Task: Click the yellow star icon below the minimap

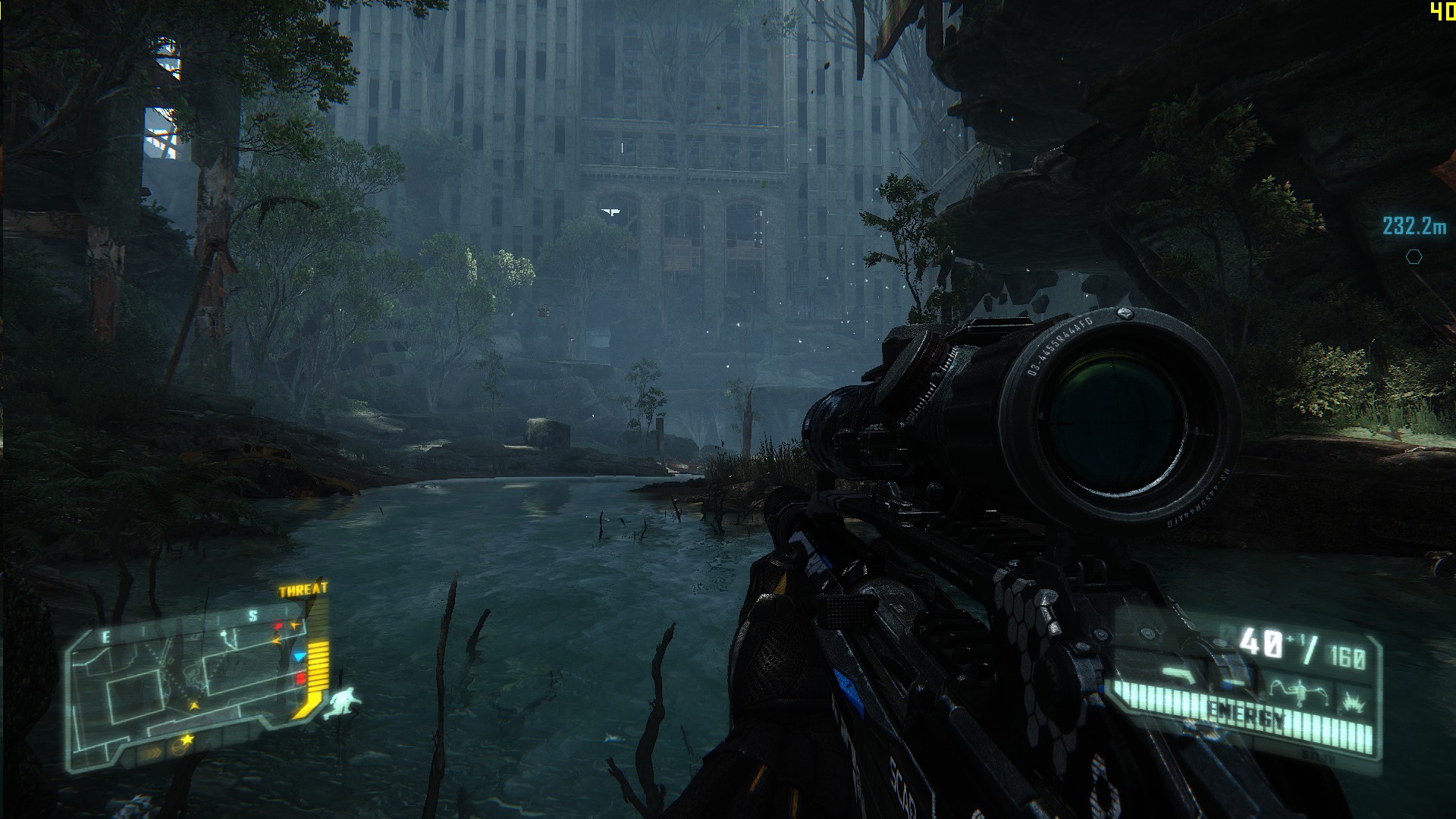Action: pos(187,738)
